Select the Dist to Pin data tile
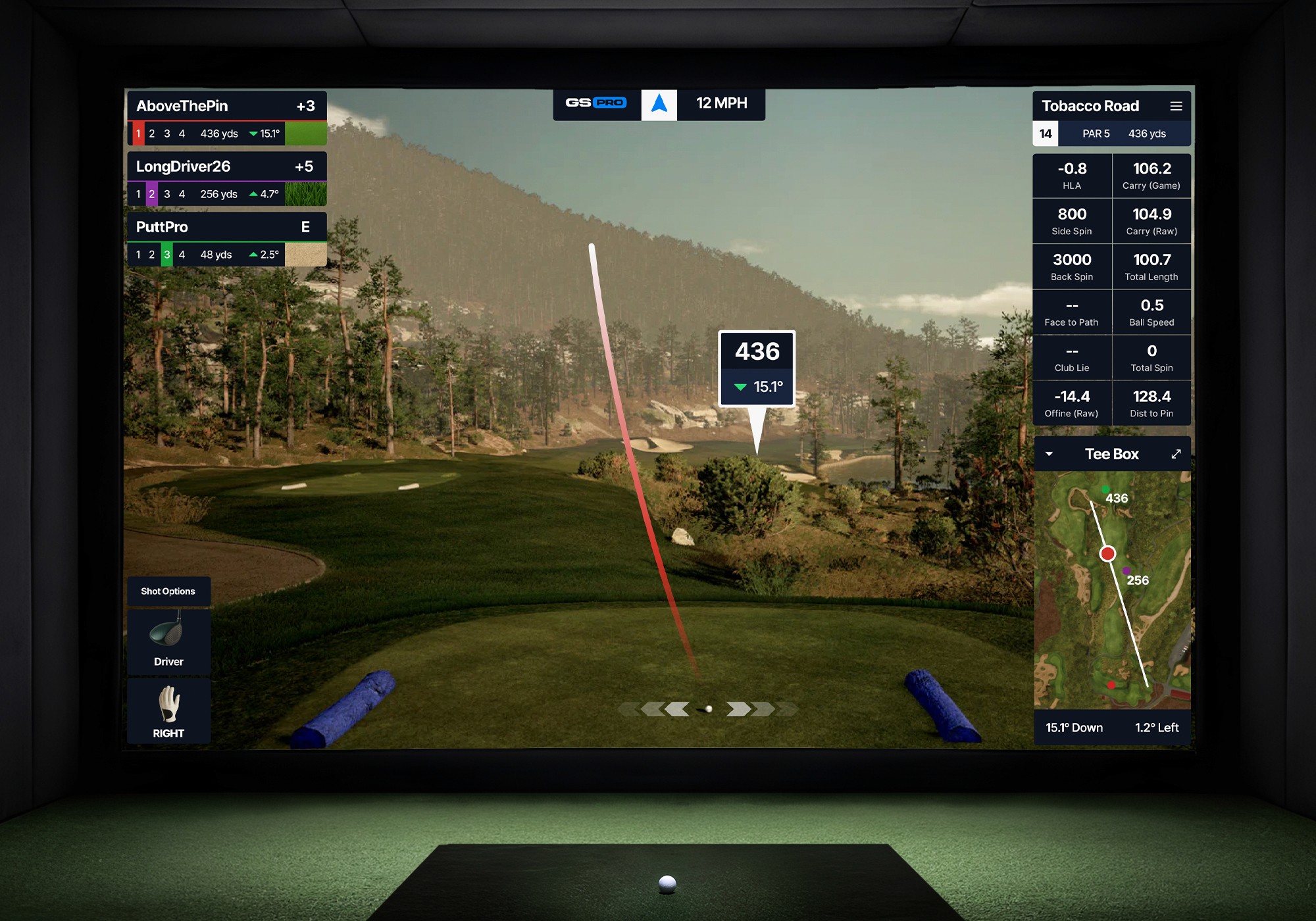 click(1151, 403)
